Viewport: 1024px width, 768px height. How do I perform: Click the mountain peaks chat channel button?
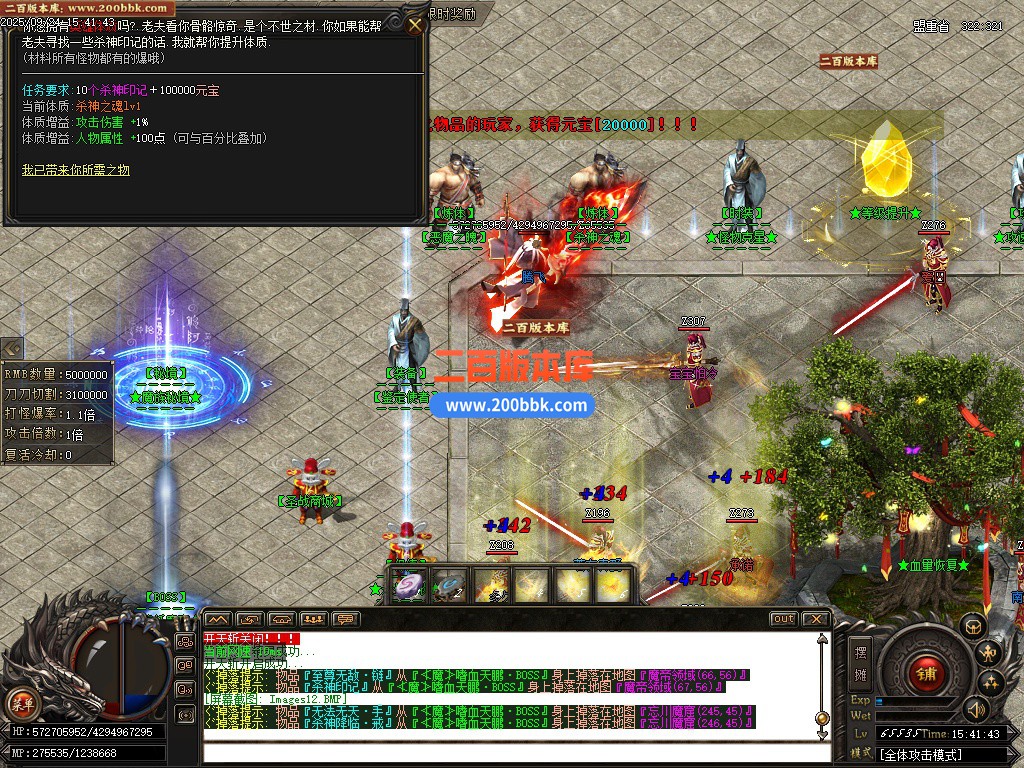218,619
